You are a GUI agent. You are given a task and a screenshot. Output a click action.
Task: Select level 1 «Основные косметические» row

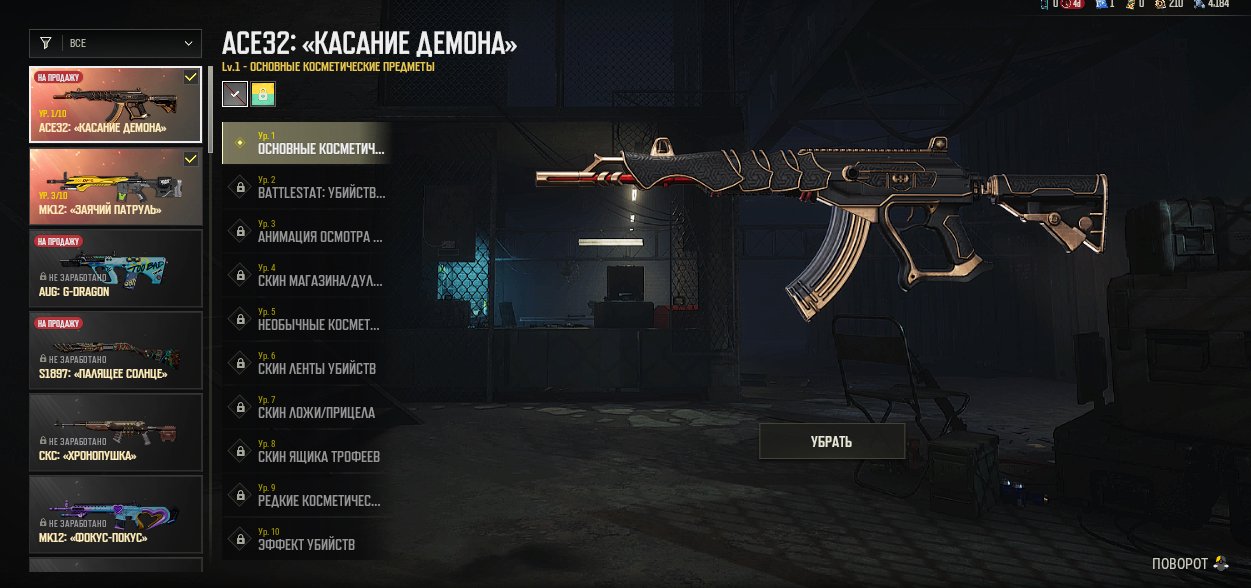click(x=306, y=143)
